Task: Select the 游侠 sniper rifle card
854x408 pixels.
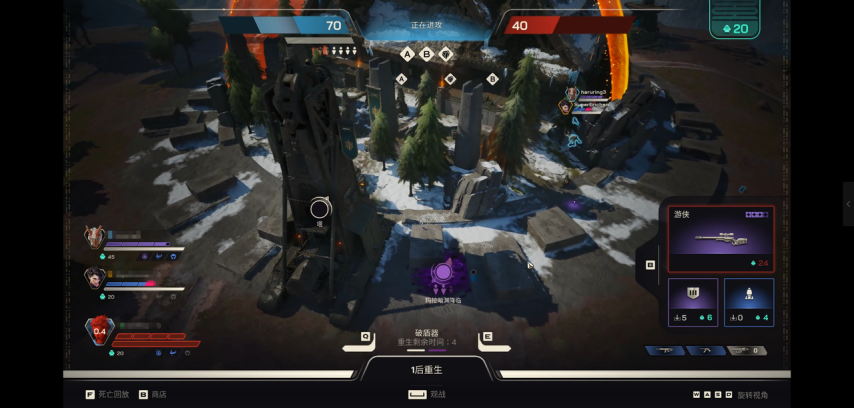Action: [720, 238]
